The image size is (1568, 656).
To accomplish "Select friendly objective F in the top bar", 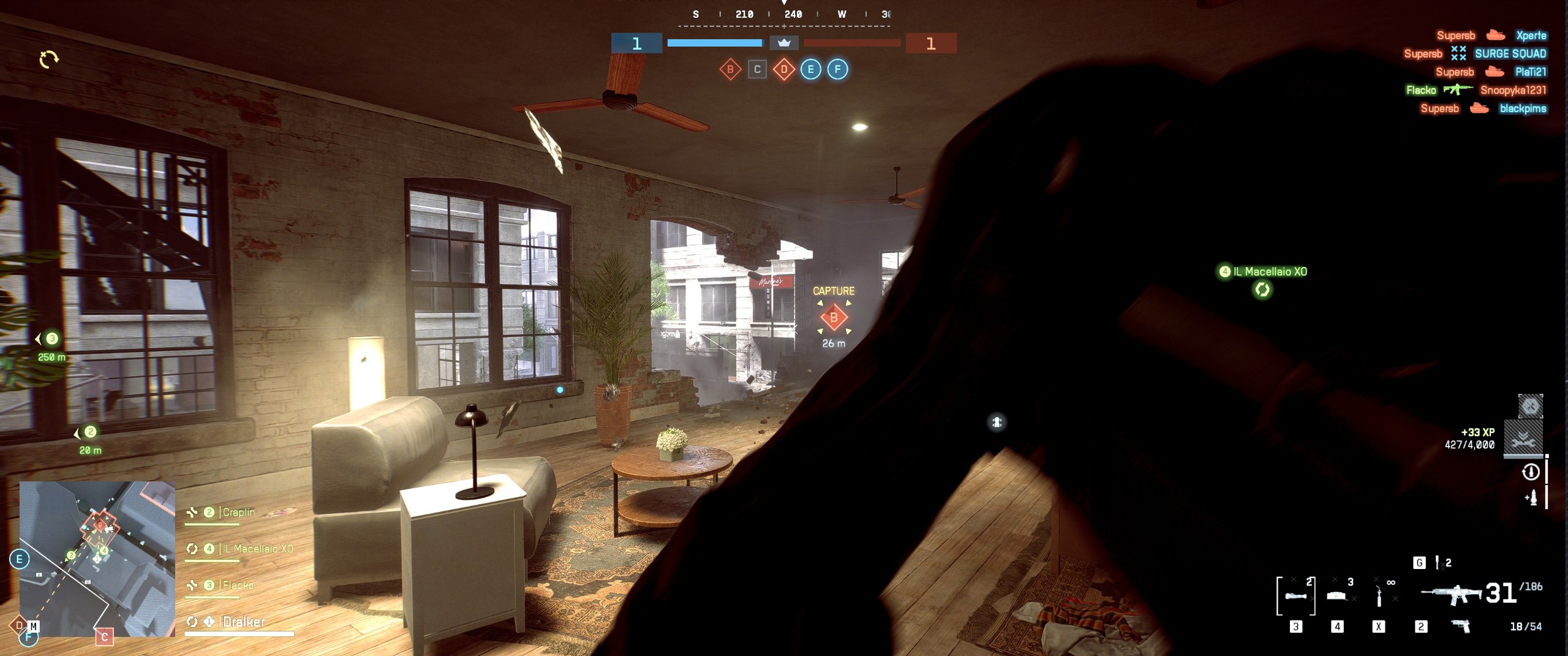I will click(838, 69).
